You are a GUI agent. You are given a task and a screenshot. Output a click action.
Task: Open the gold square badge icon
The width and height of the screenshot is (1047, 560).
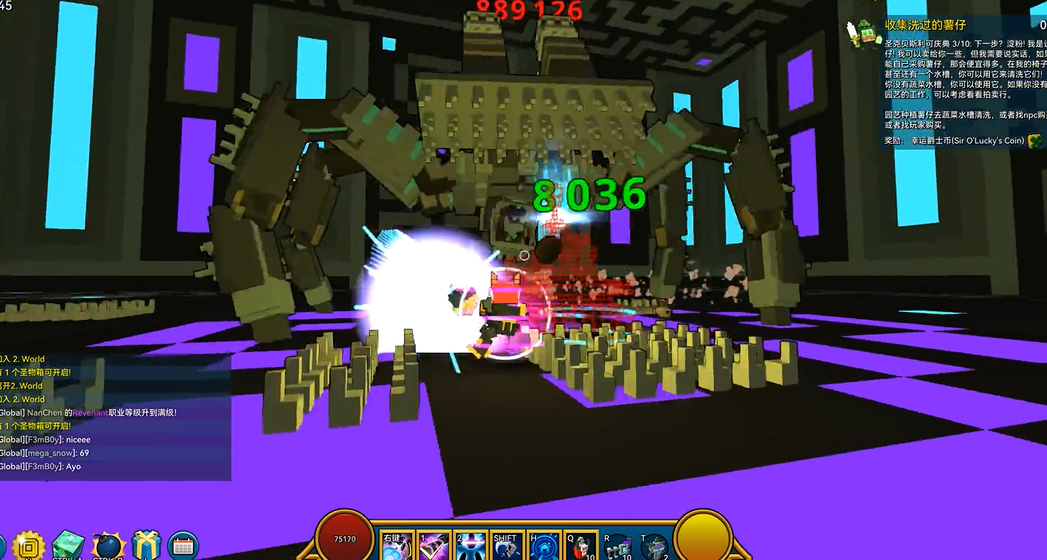(x=30, y=546)
